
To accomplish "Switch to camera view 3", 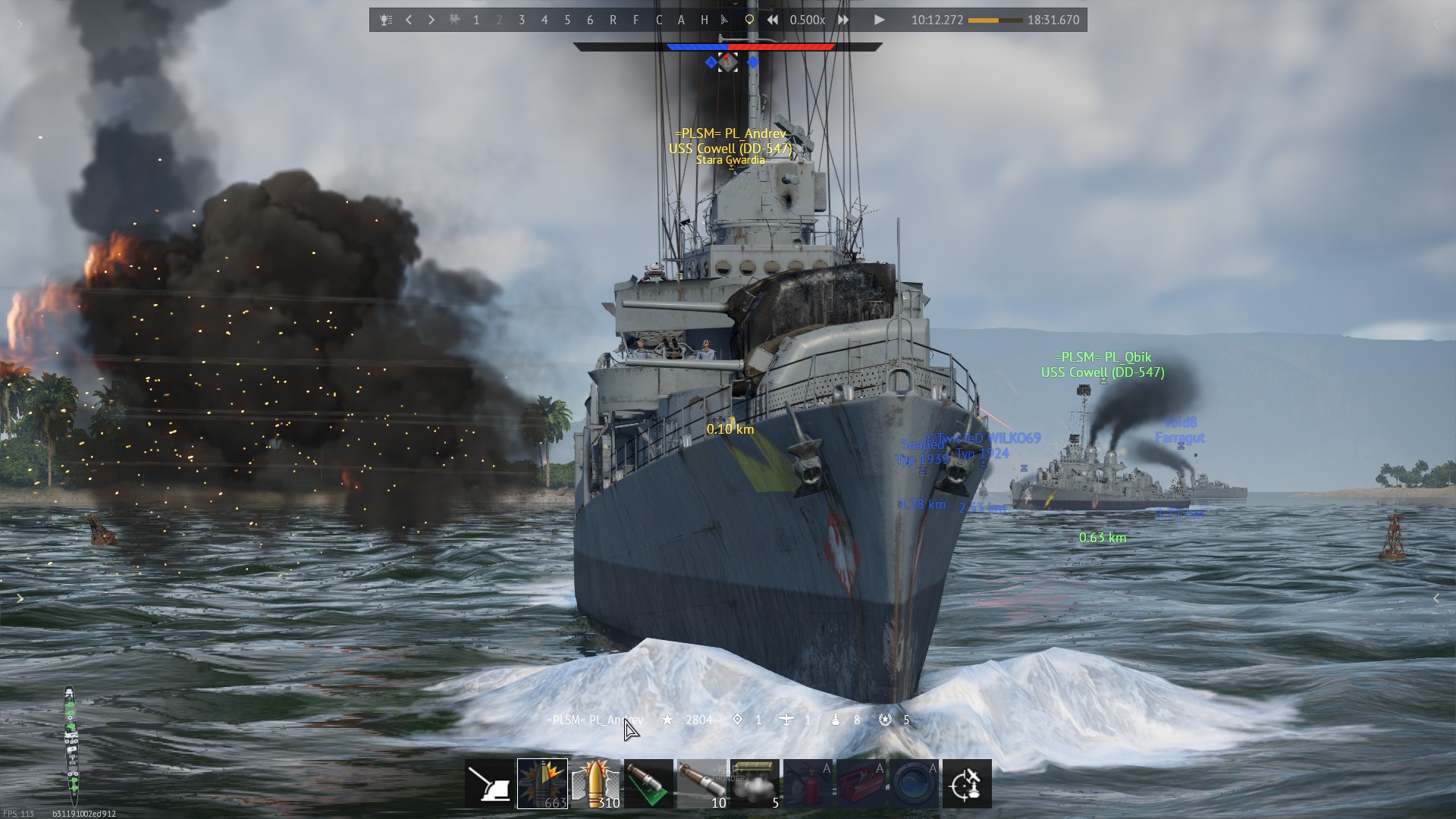I will (x=522, y=20).
